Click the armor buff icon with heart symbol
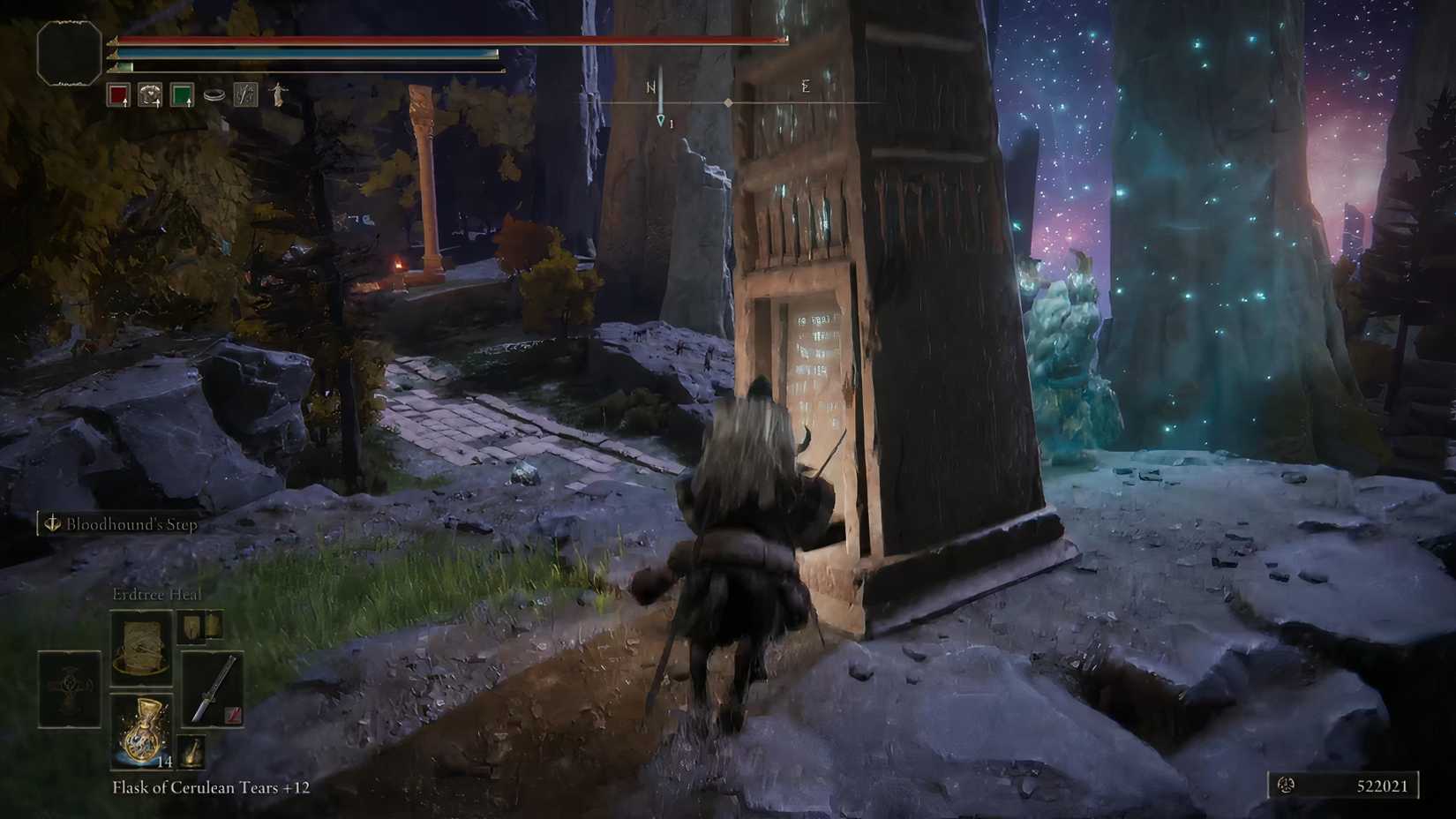 click(x=149, y=95)
